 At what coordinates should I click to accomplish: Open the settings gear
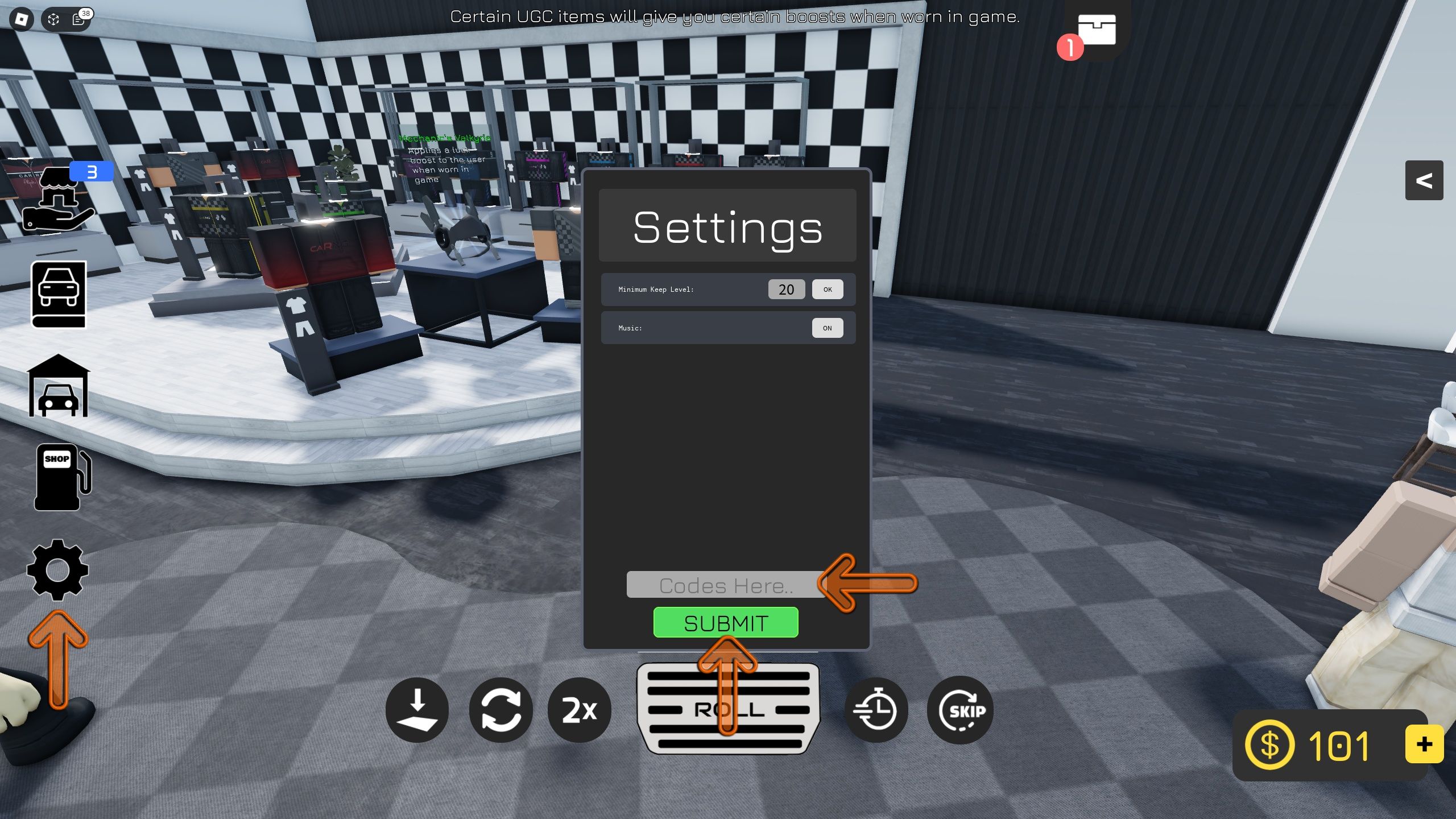57,569
